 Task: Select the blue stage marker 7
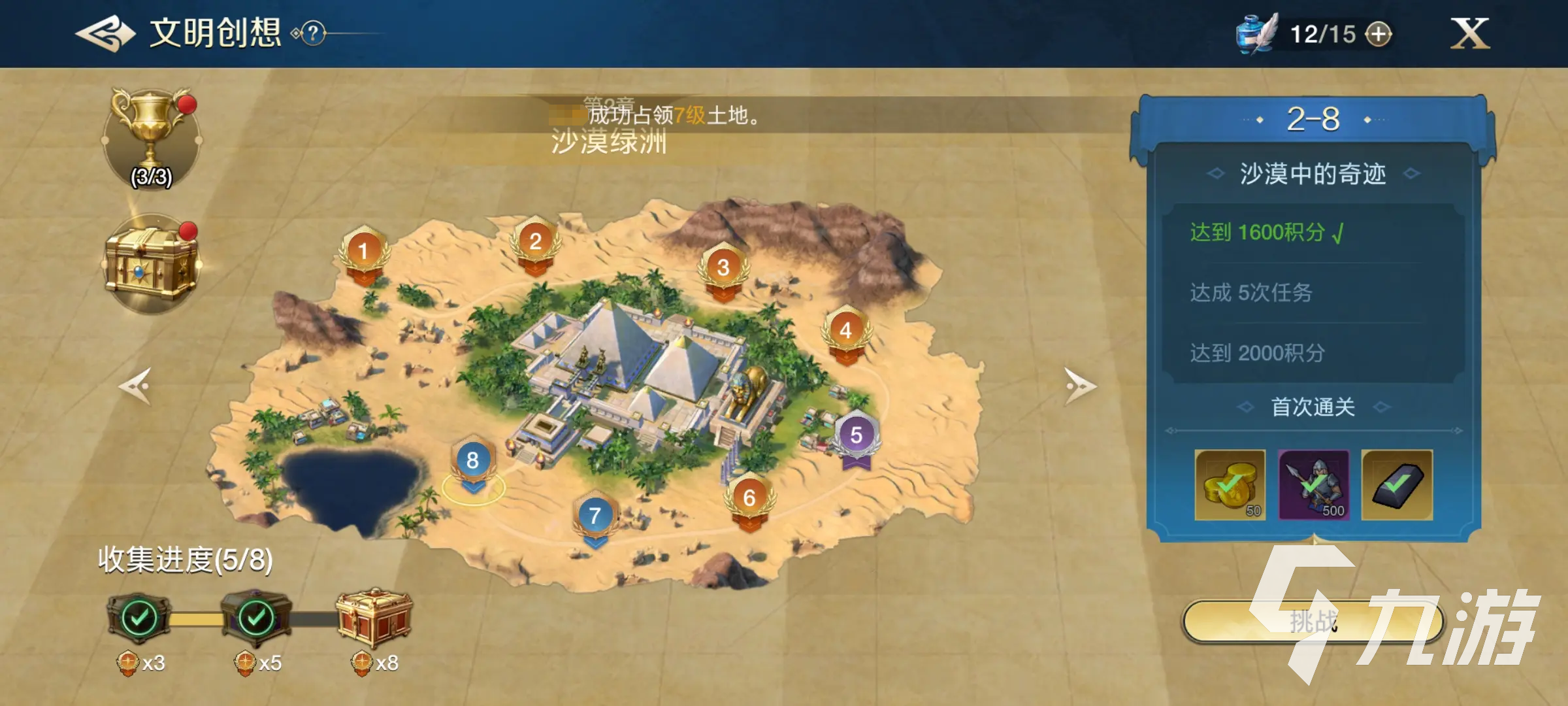tap(595, 517)
